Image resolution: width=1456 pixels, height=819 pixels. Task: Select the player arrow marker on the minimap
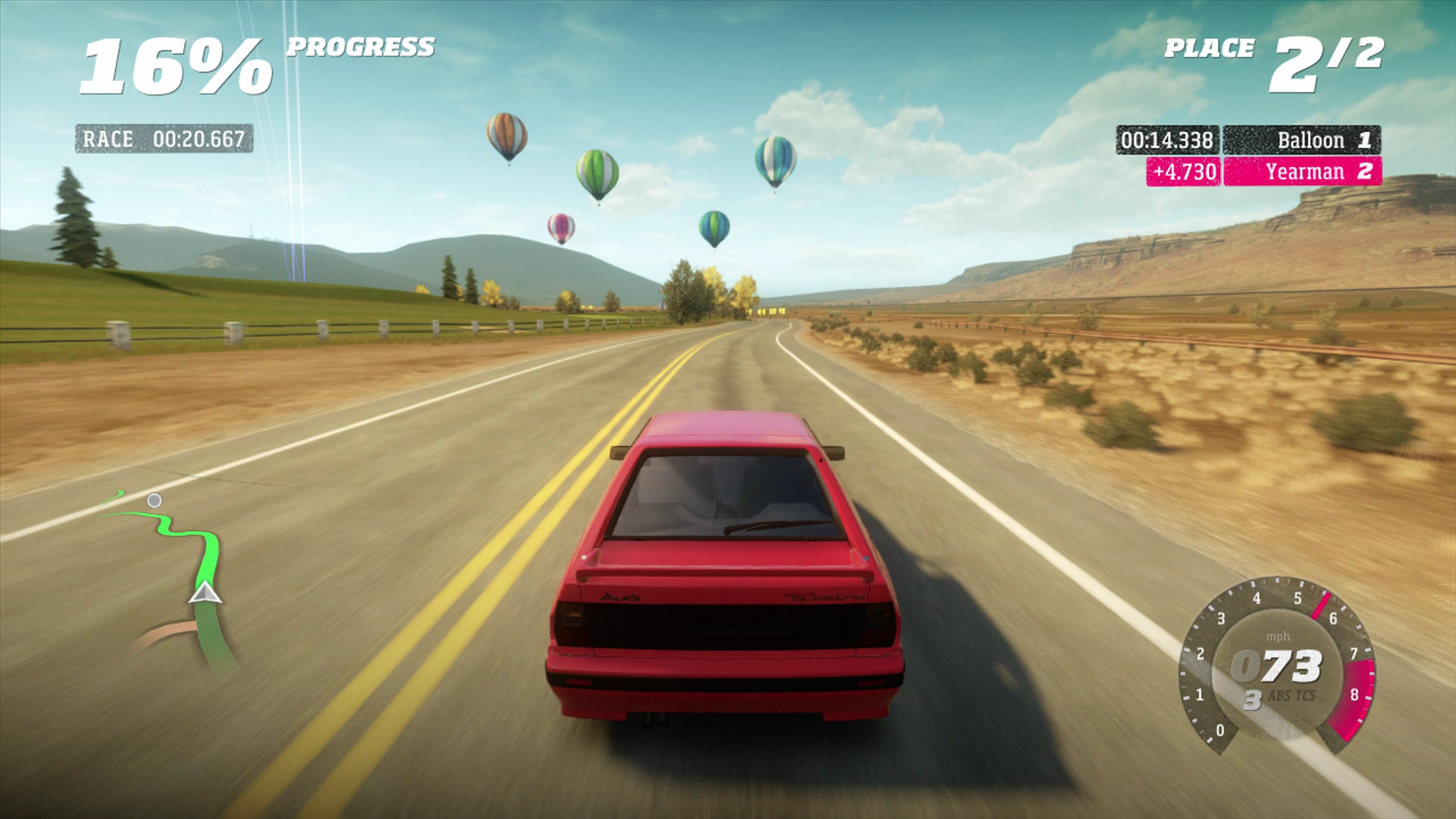[205, 593]
